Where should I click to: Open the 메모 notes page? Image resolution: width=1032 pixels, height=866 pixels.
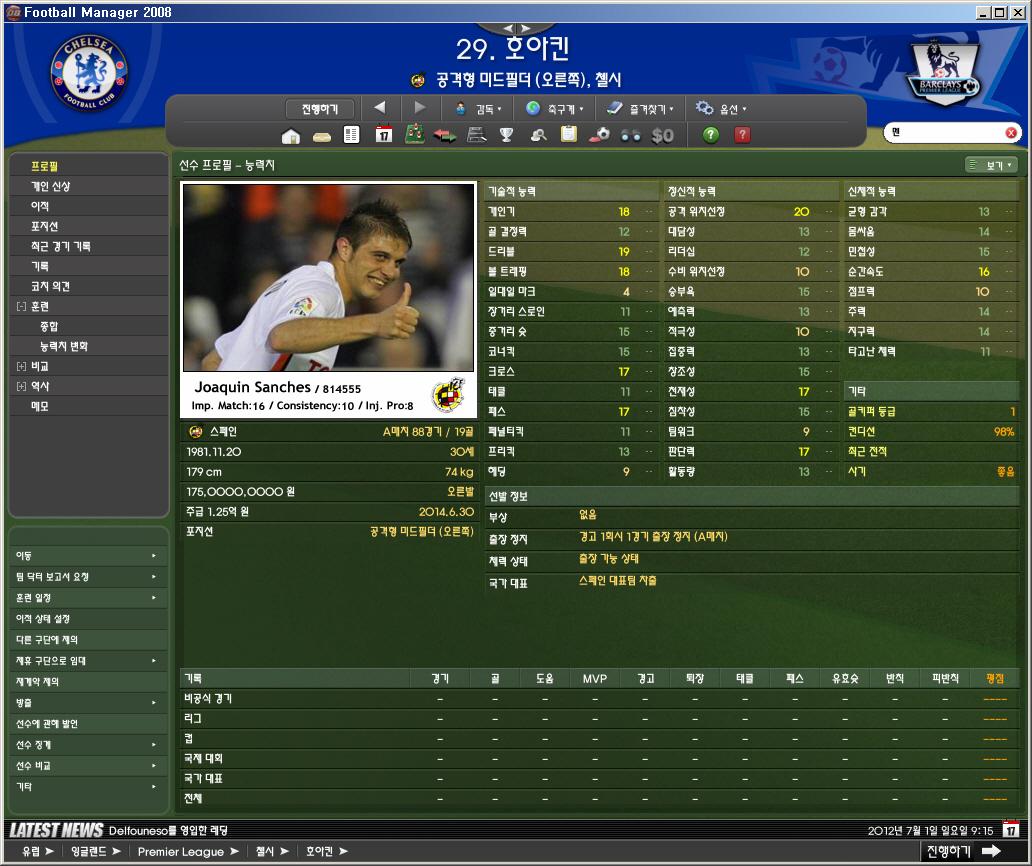(x=40, y=406)
